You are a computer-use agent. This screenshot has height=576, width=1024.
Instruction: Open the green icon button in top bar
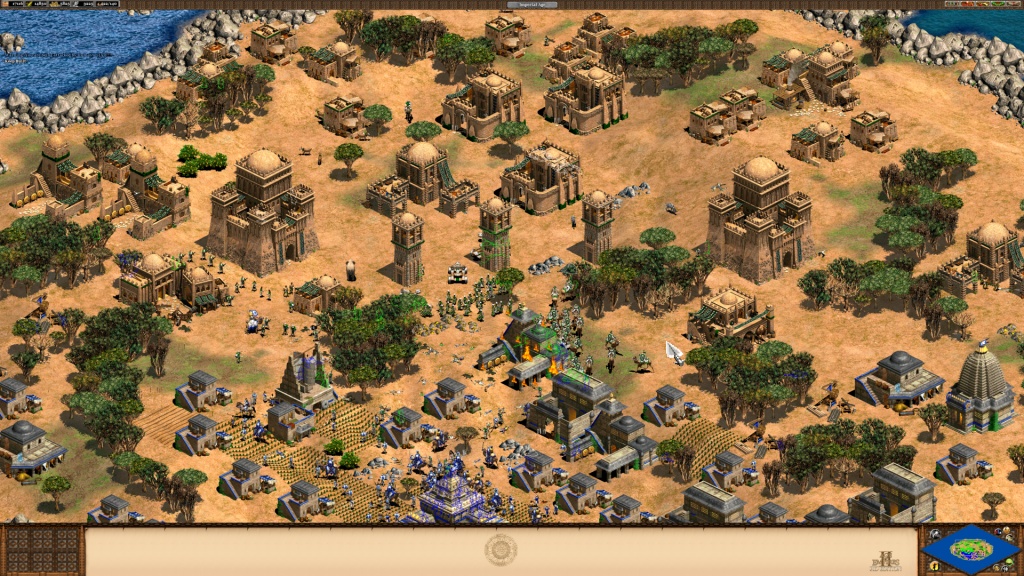[997, 4]
